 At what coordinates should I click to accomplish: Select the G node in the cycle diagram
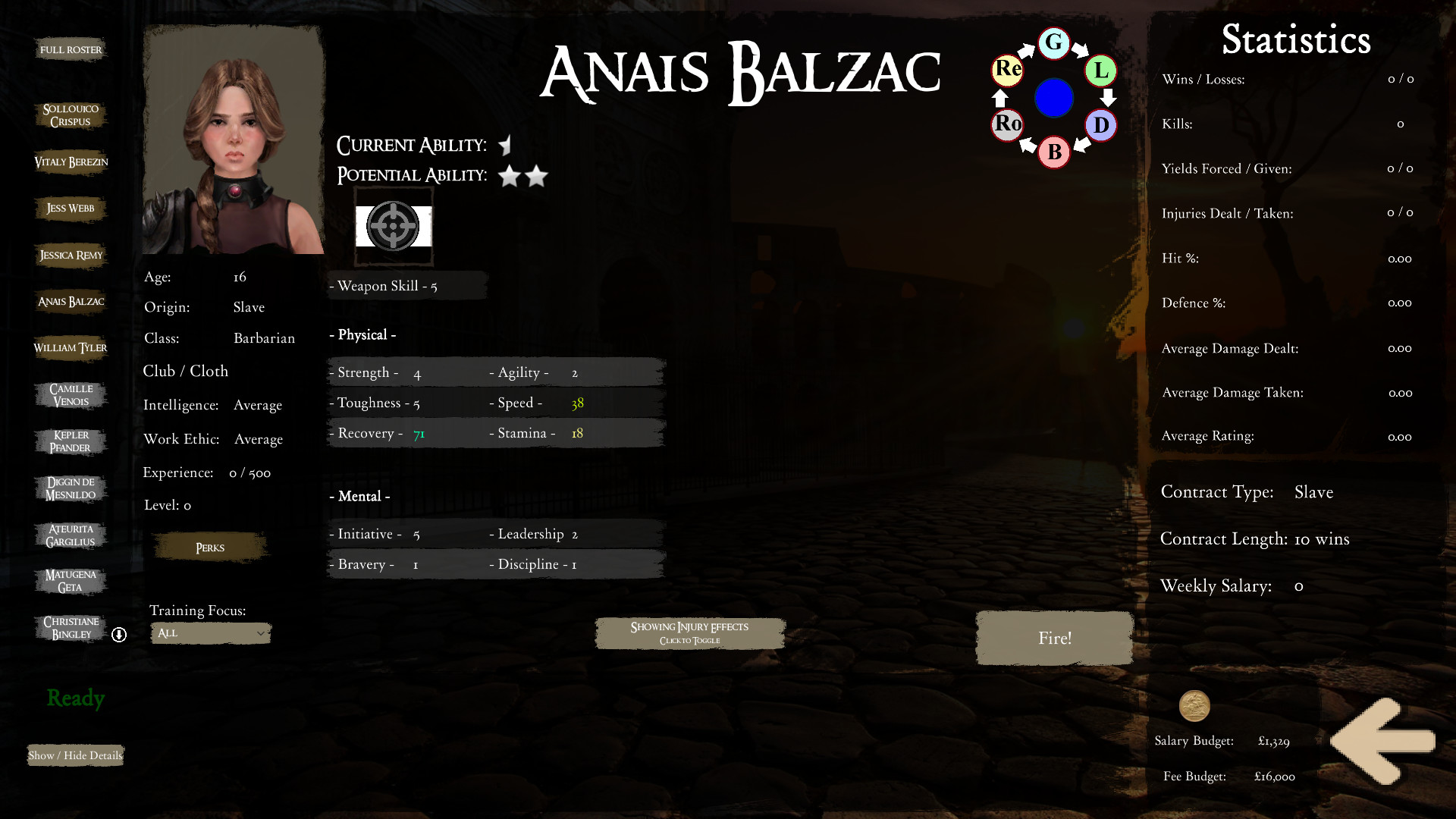(x=1053, y=44)
